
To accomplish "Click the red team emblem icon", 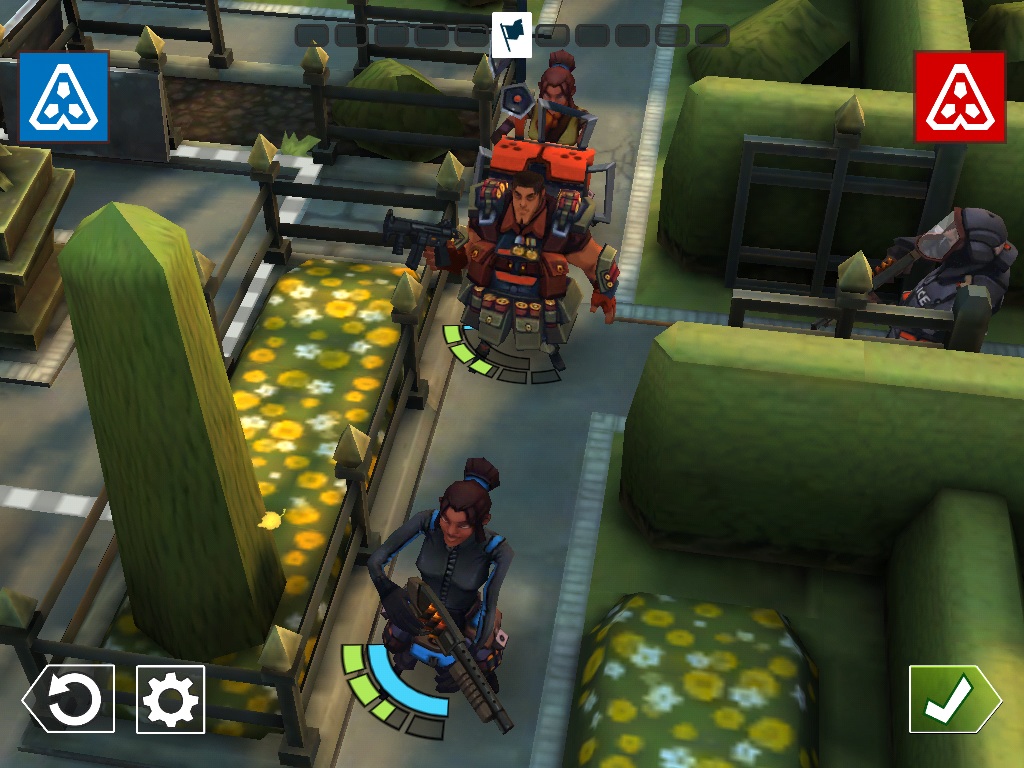I will (x=959, y=97).
